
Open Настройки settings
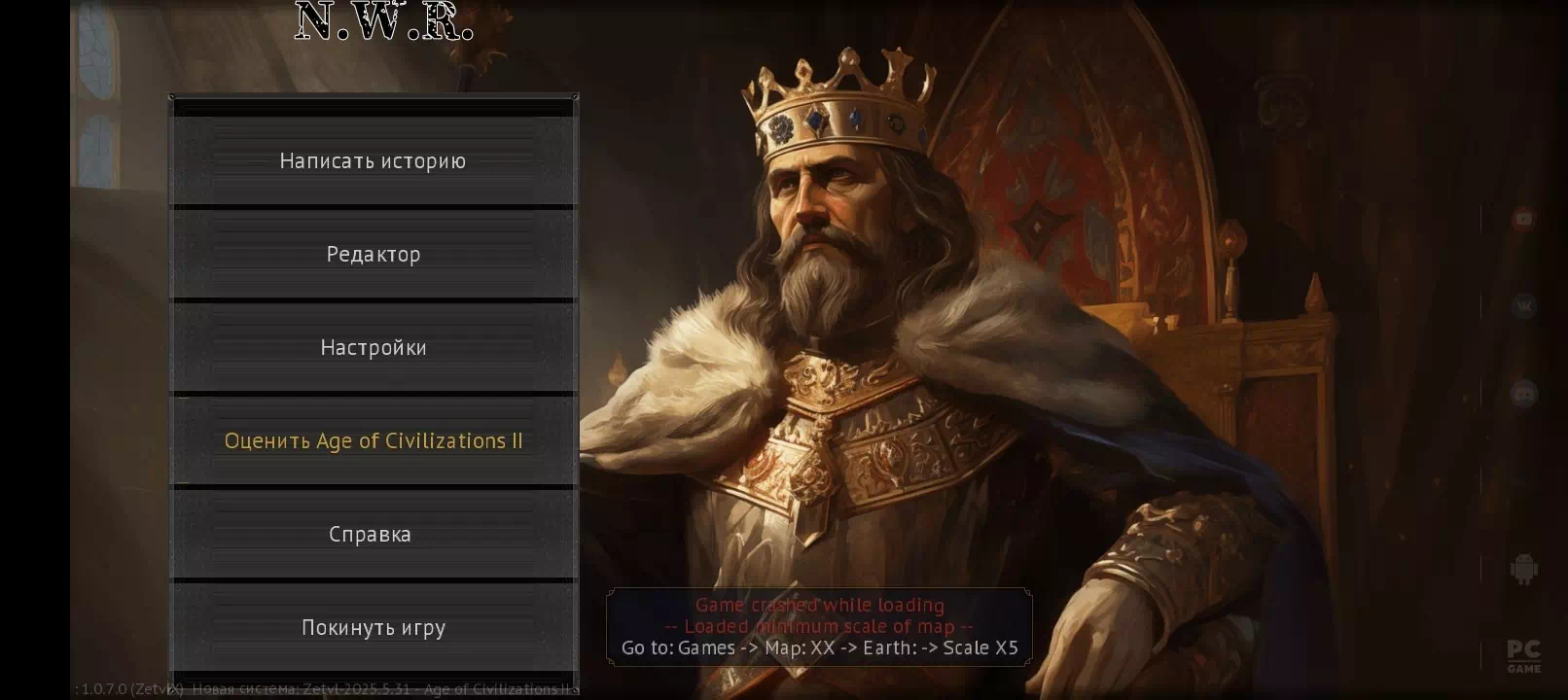pos(374,348)
